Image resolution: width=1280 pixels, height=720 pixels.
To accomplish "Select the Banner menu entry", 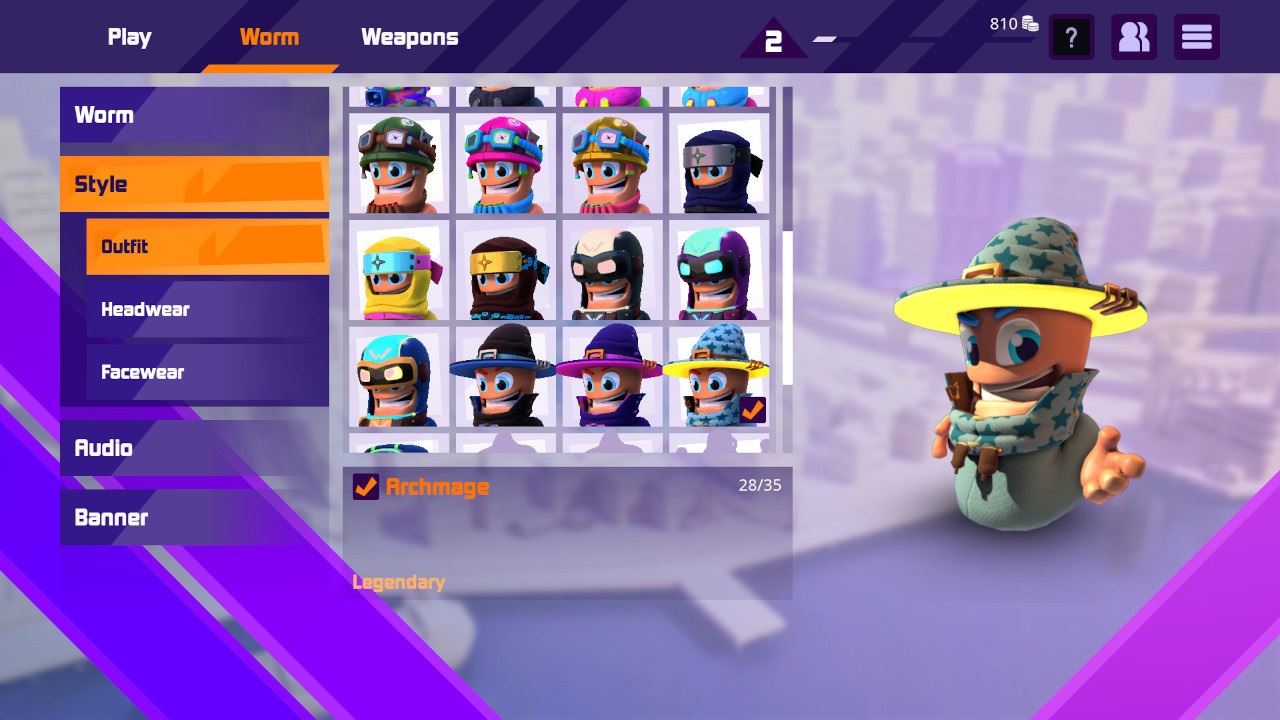I will click(111, 517).
